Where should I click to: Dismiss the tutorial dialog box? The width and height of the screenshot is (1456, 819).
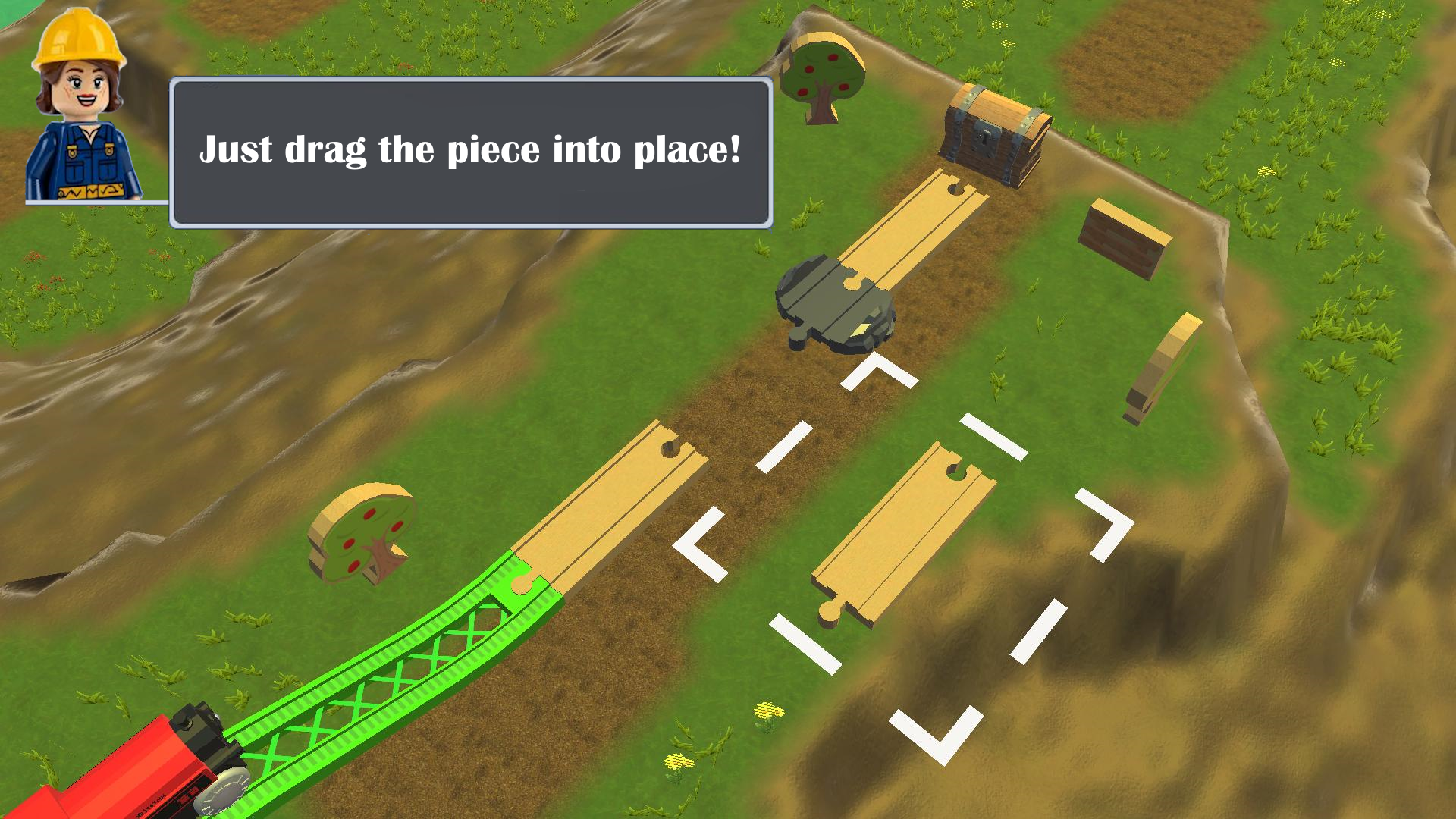tap(470, 152)
